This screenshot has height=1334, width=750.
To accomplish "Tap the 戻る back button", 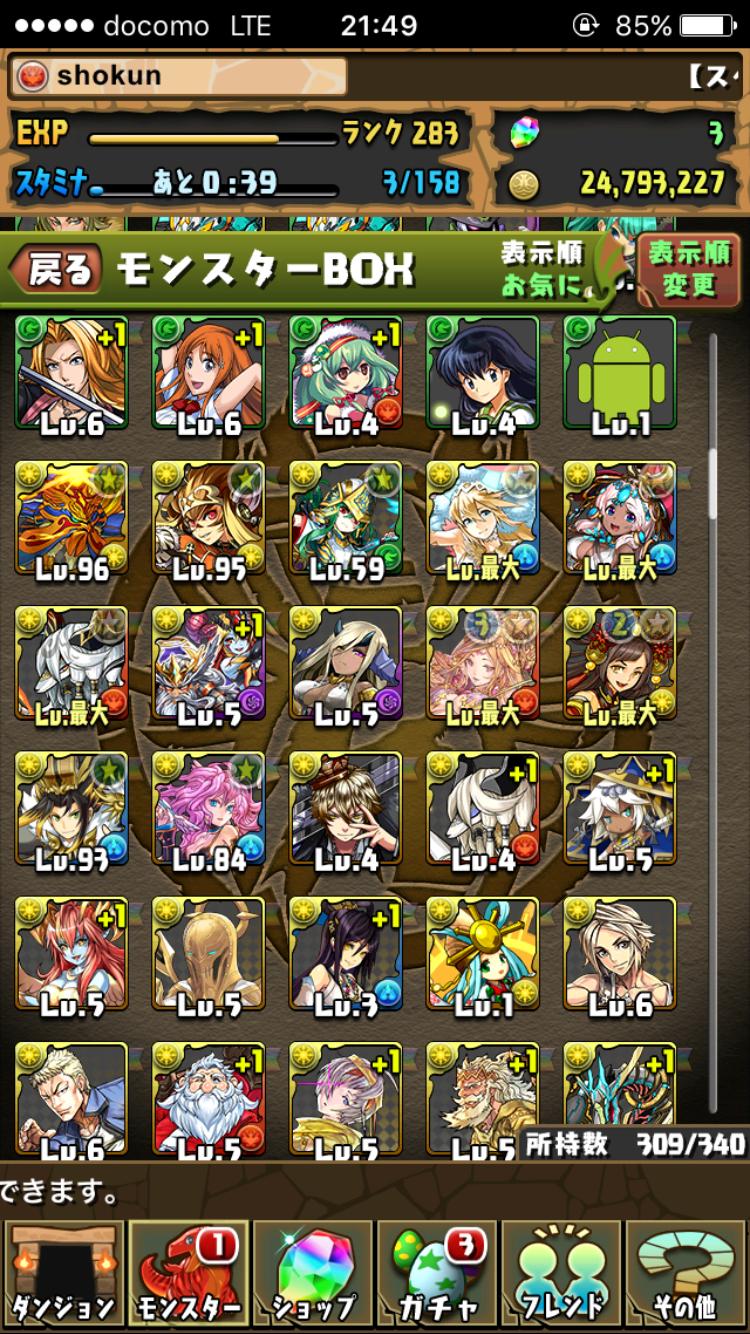I will pos(58,270).
